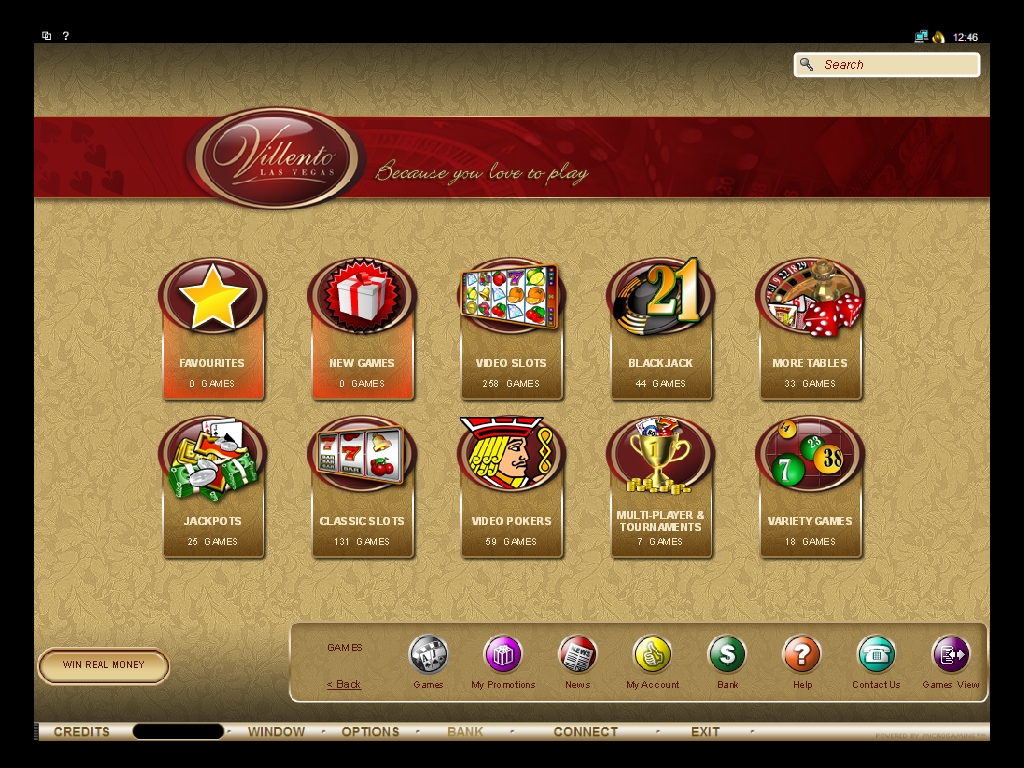Click Exit in the bottom menu bar

(x=705, y=732)
